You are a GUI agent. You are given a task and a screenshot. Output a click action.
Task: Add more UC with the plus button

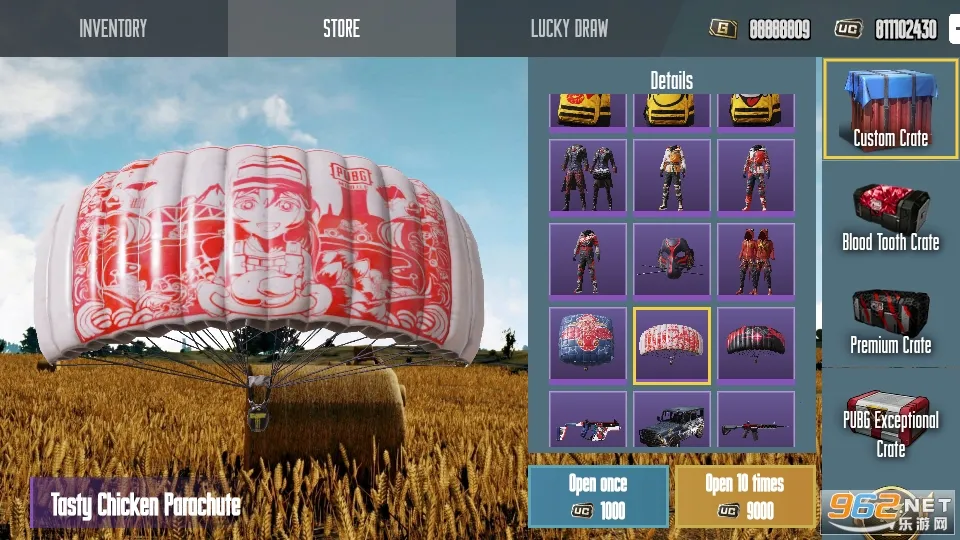point(954,29)
